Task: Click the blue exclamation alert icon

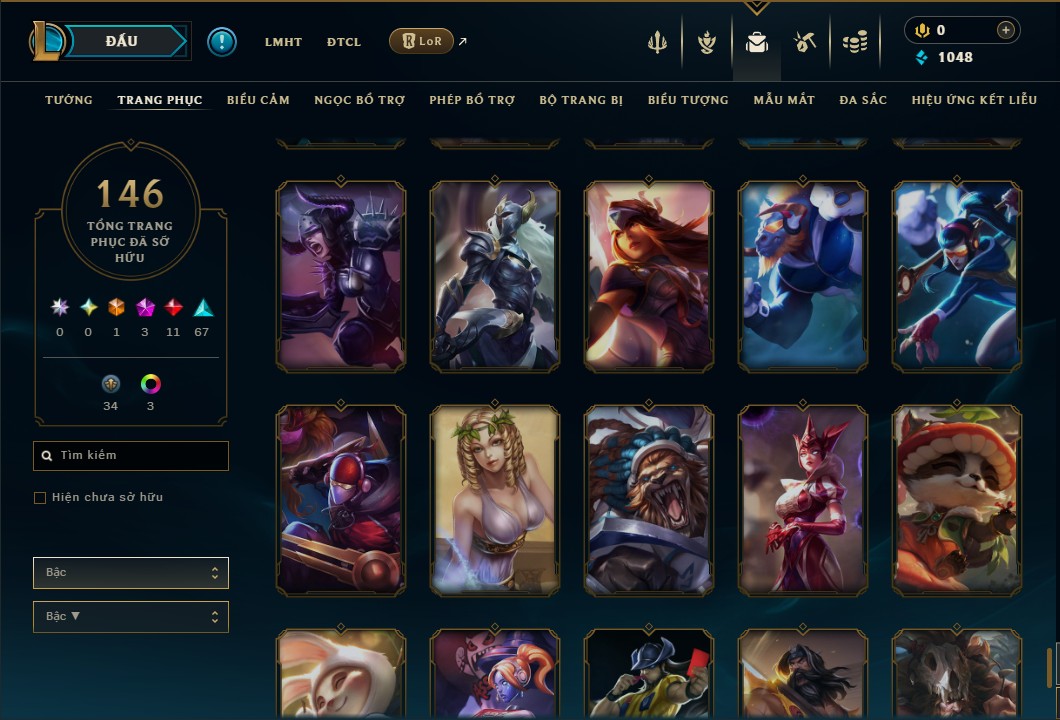Action: [x=222, y=42]
